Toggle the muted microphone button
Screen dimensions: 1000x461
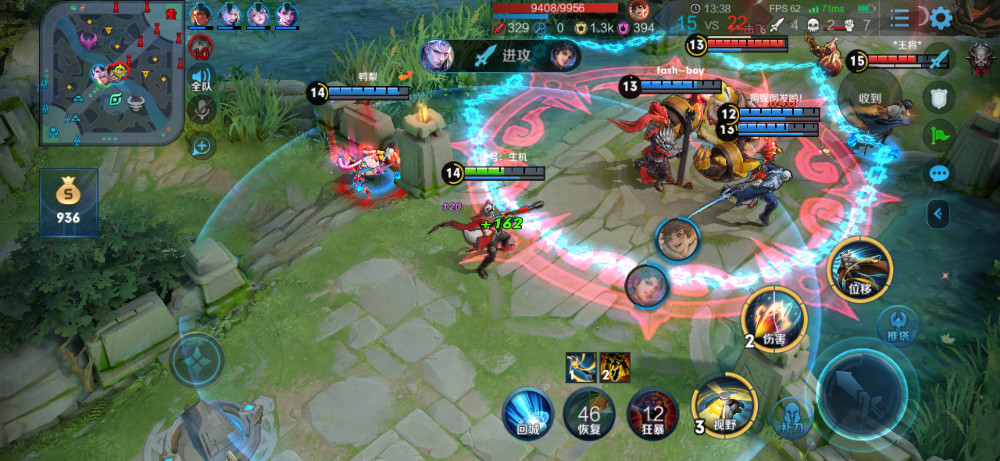click(x=203, y=111)
